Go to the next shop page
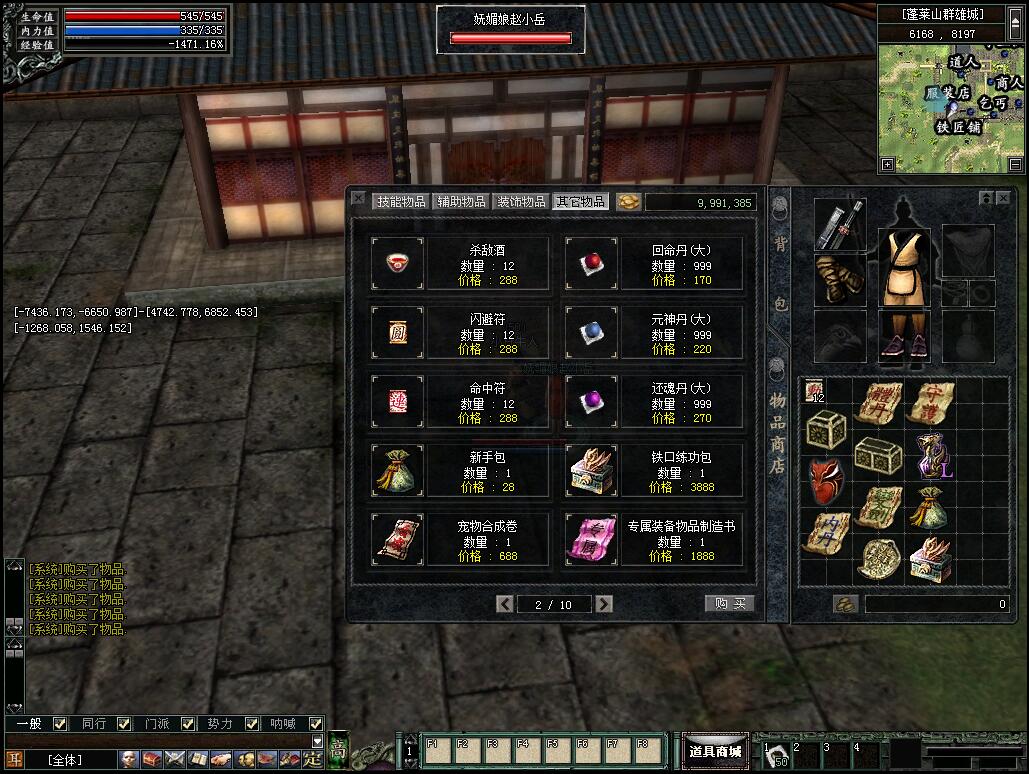The image size is (1029, 774). pos(604,604)
